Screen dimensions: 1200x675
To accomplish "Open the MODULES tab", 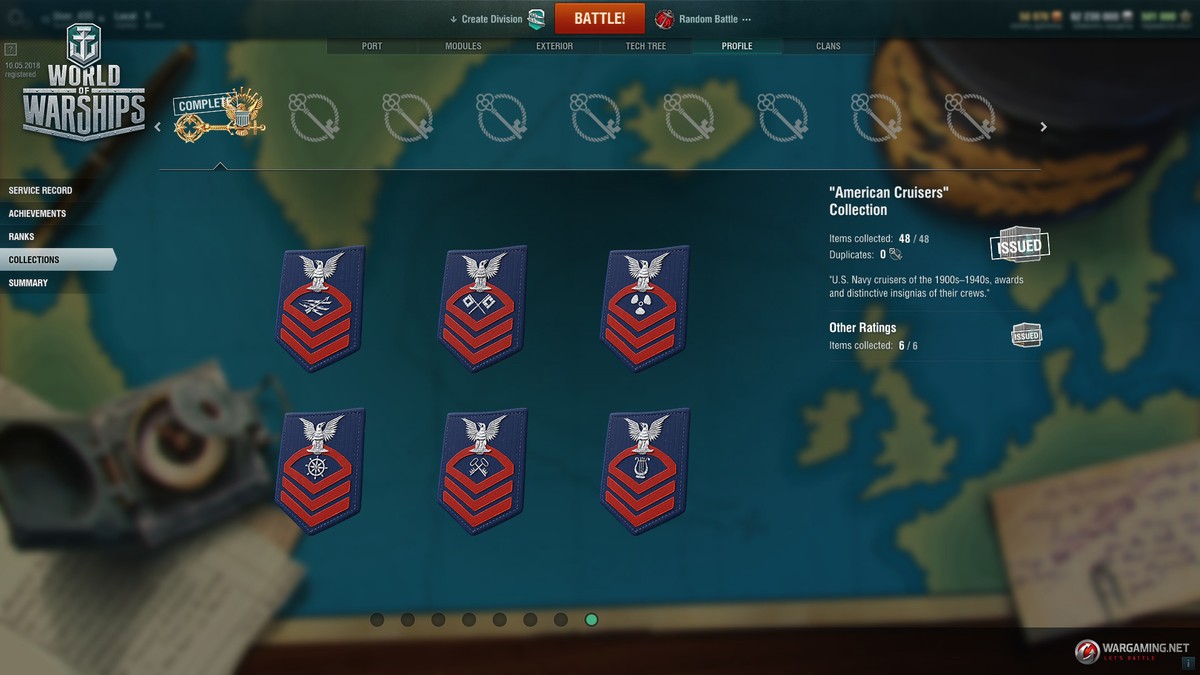I will tap(463, 46).
